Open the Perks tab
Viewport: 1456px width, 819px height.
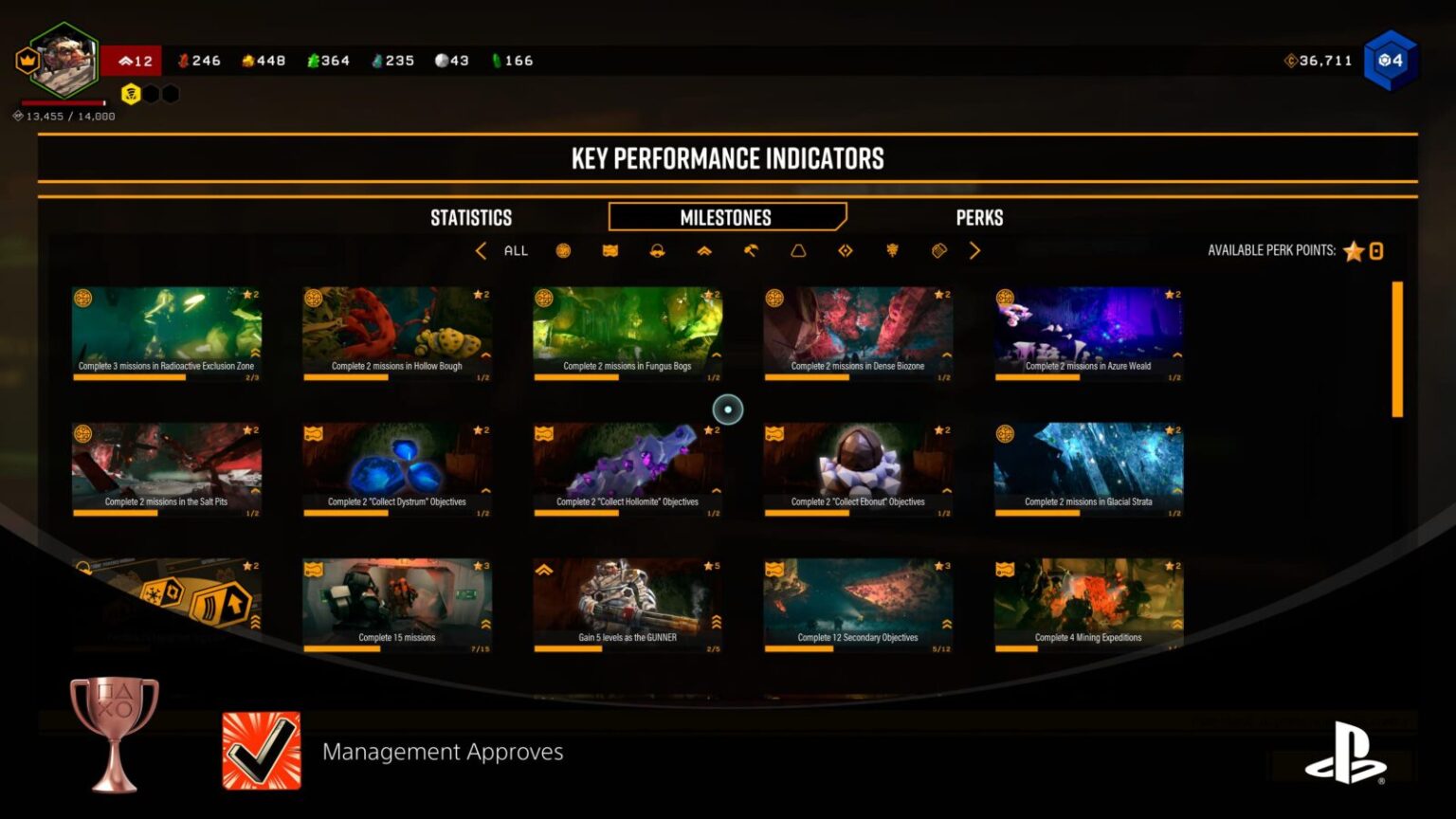[980, 217]
